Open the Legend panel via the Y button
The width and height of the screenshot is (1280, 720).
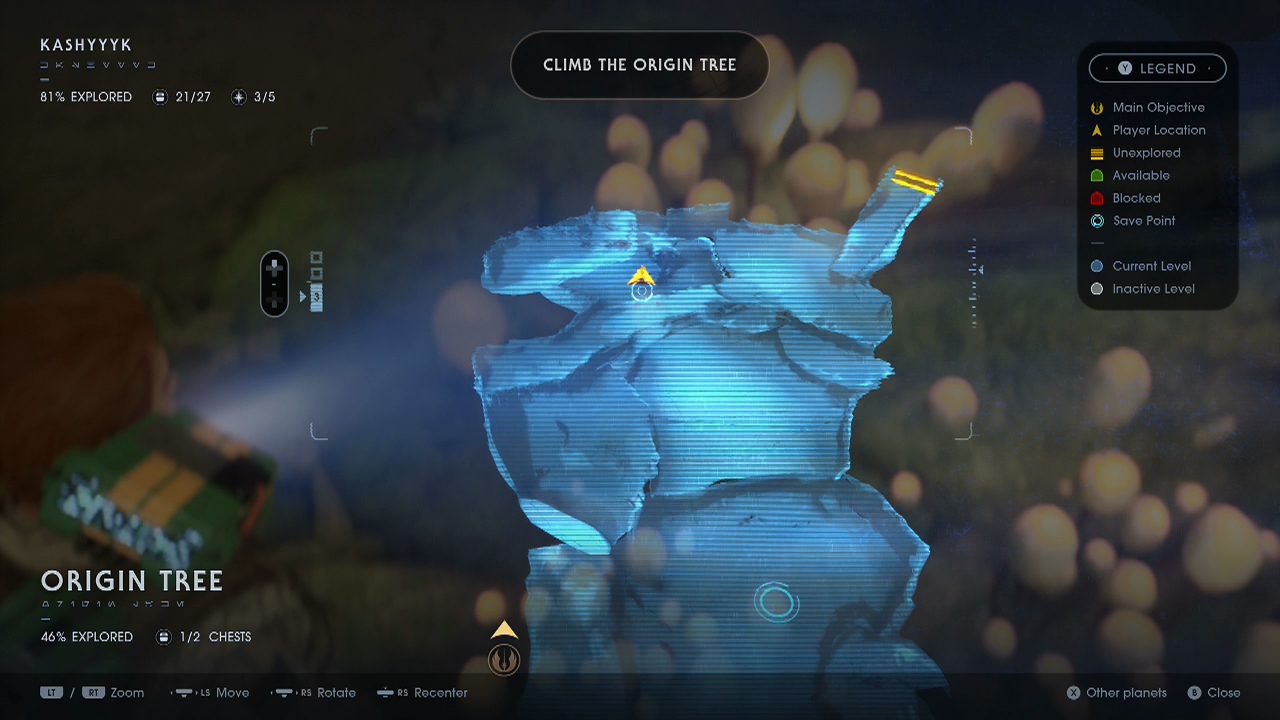(1124, 68)
